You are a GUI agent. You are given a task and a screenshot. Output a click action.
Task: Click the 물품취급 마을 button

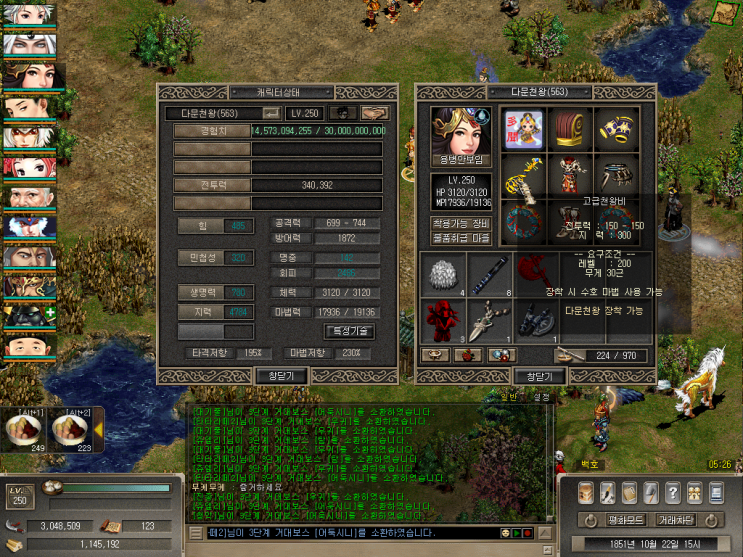click(461, 239)
